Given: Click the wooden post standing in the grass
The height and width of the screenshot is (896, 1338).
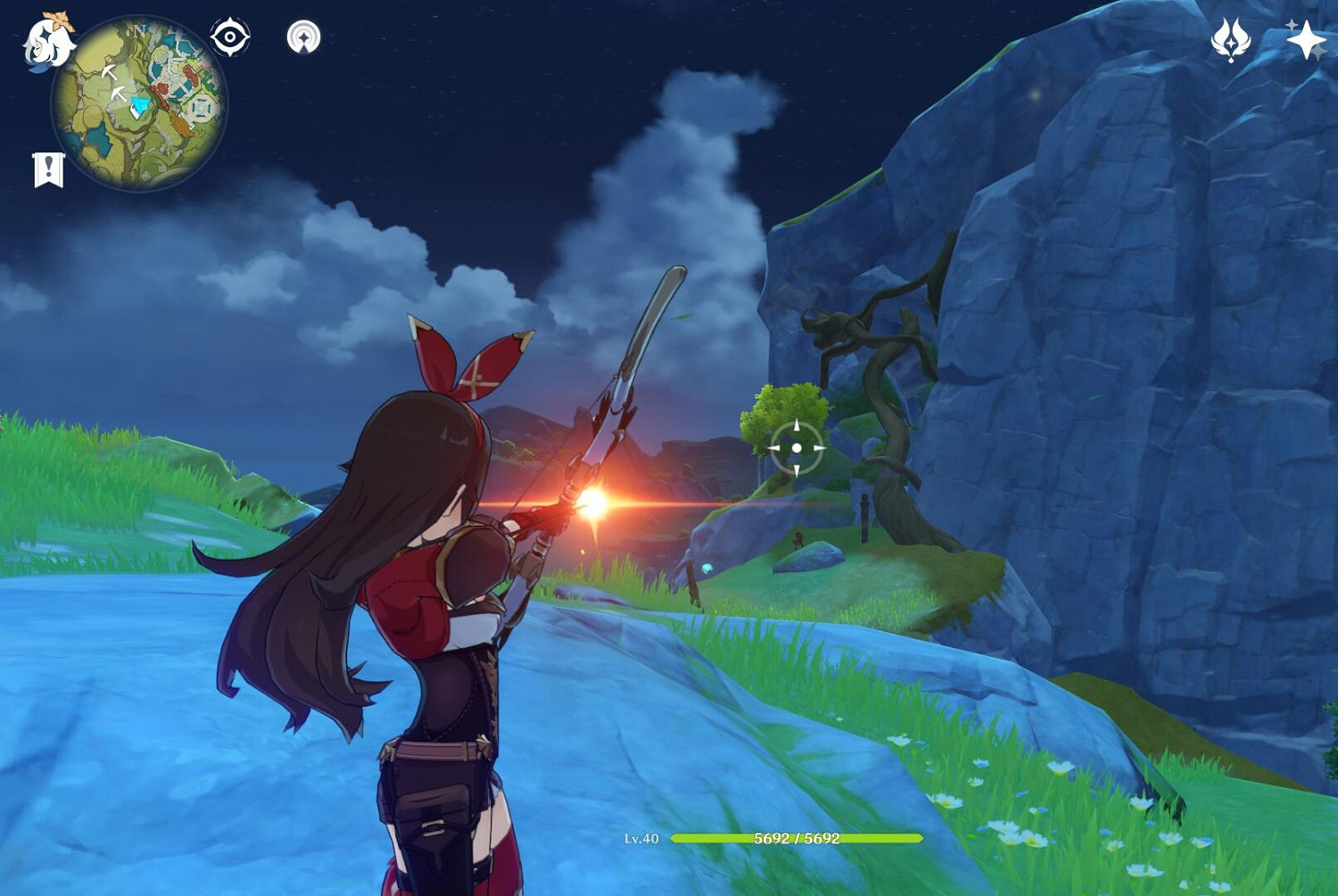Looking at the screenshot, I should [864, 517].
